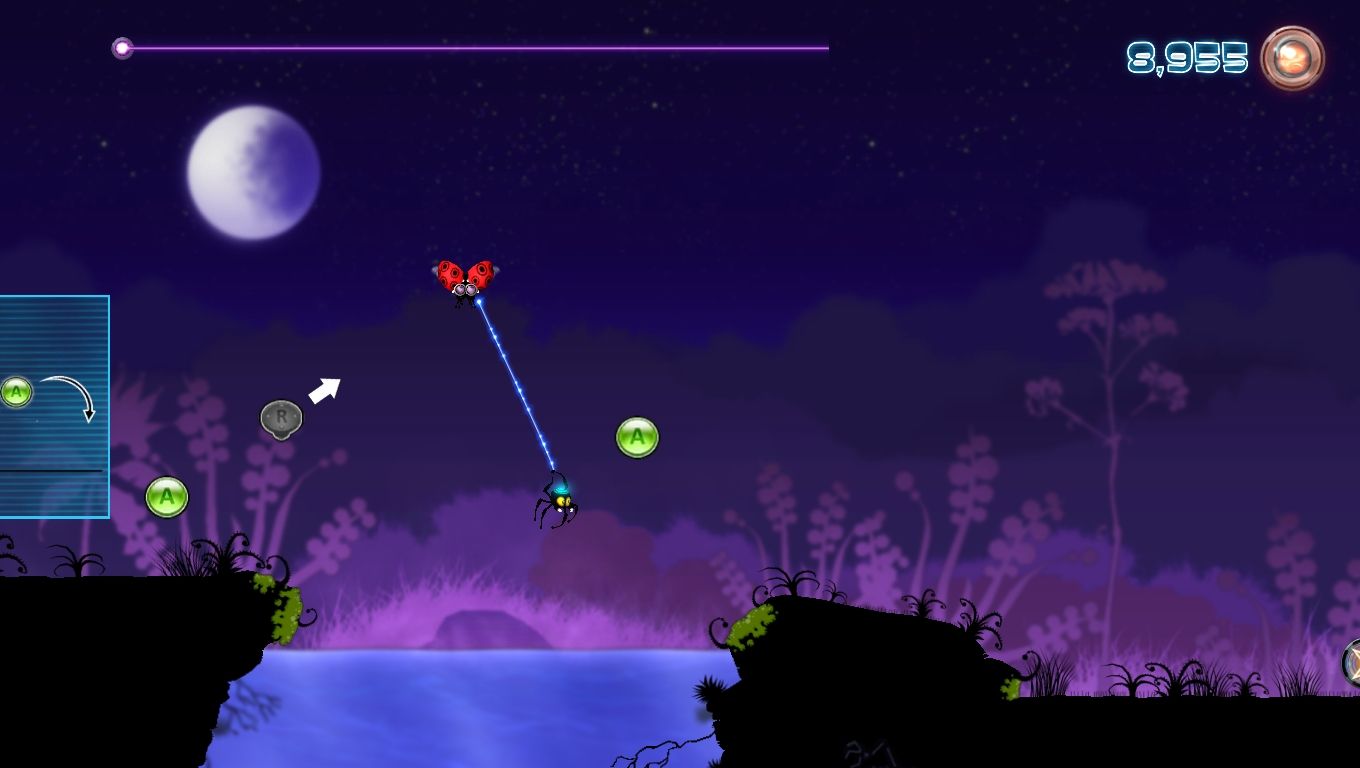Click the progress marker on the purple level bar
1360x768 pixels.
tap(124, 46)
